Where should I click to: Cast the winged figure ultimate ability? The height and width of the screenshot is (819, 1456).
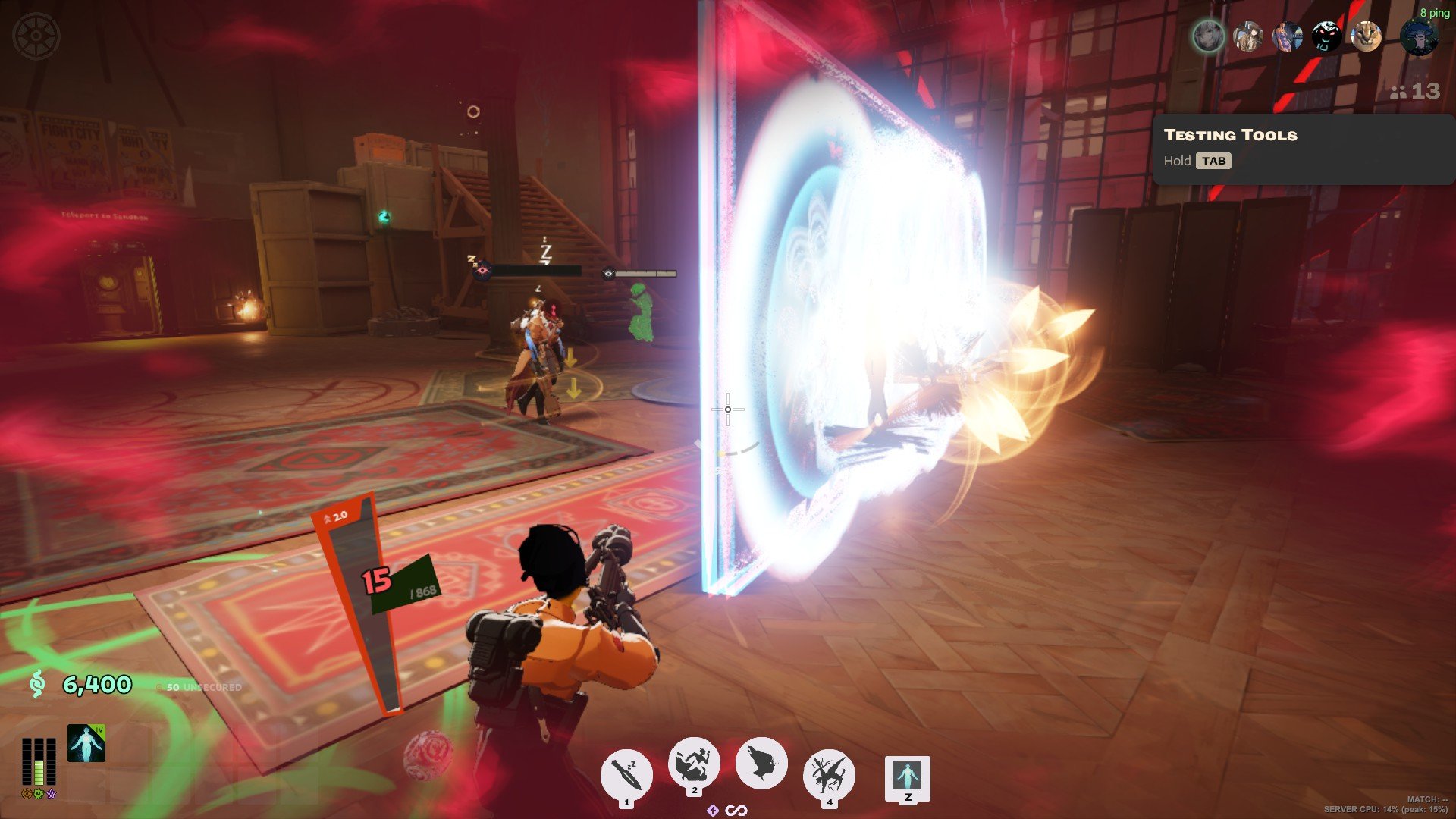click(829, 774)
